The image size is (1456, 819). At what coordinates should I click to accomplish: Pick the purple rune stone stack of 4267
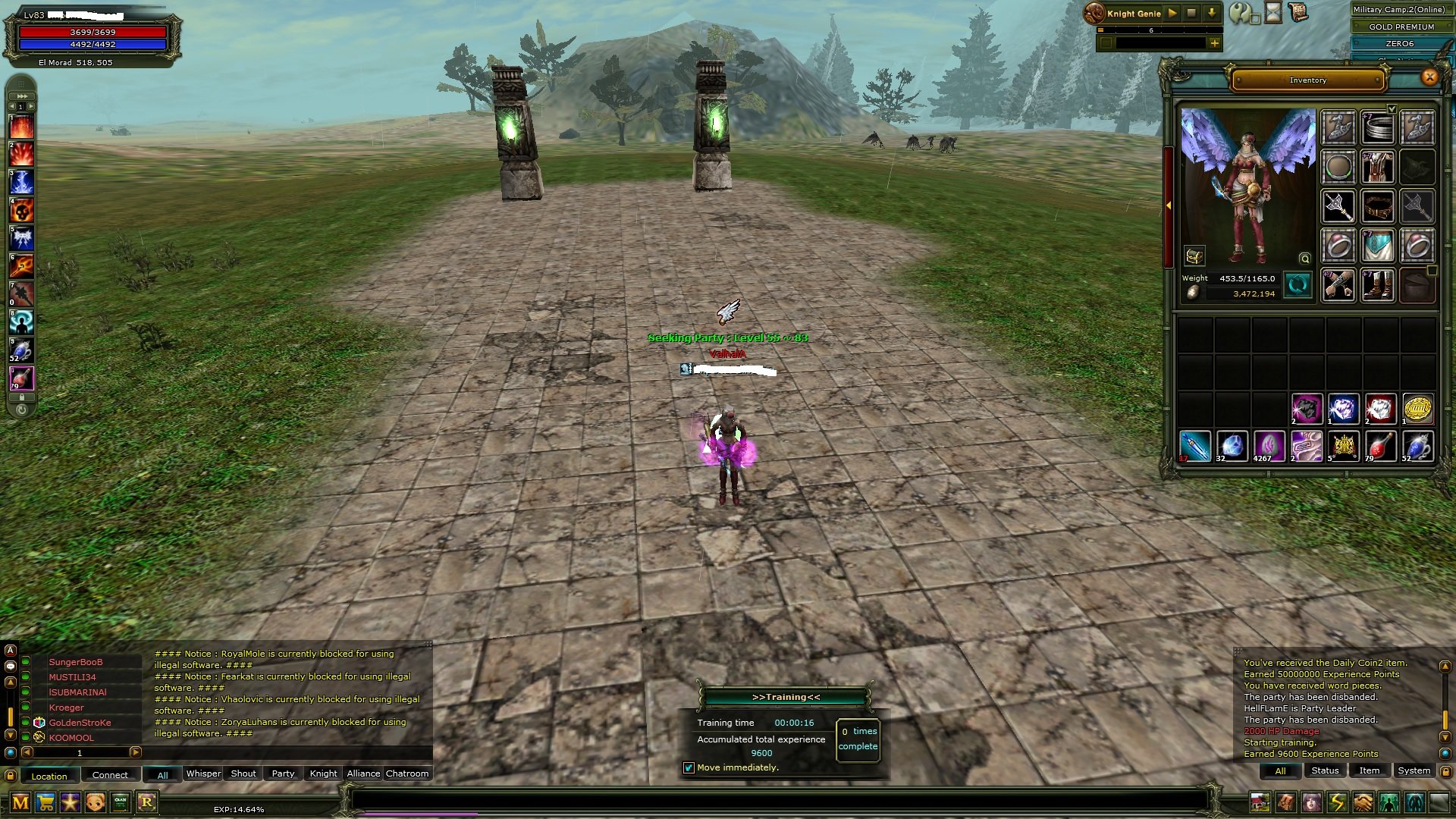coord(1269,447)
